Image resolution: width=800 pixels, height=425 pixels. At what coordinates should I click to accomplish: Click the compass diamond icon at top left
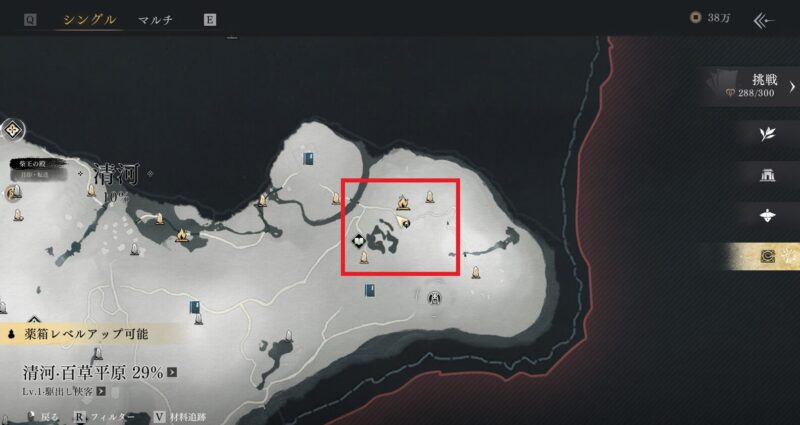click(14, 130)
